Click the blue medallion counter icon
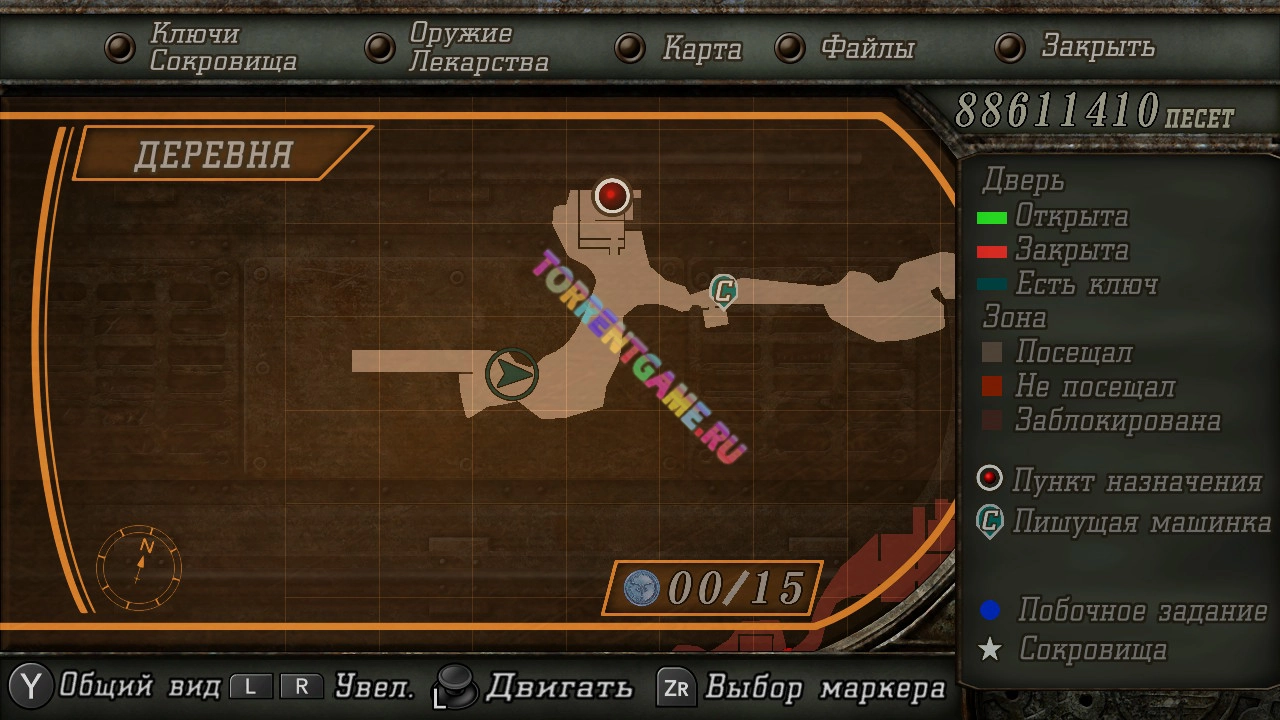Screen dimensions: 1280x720 [642, 588]
